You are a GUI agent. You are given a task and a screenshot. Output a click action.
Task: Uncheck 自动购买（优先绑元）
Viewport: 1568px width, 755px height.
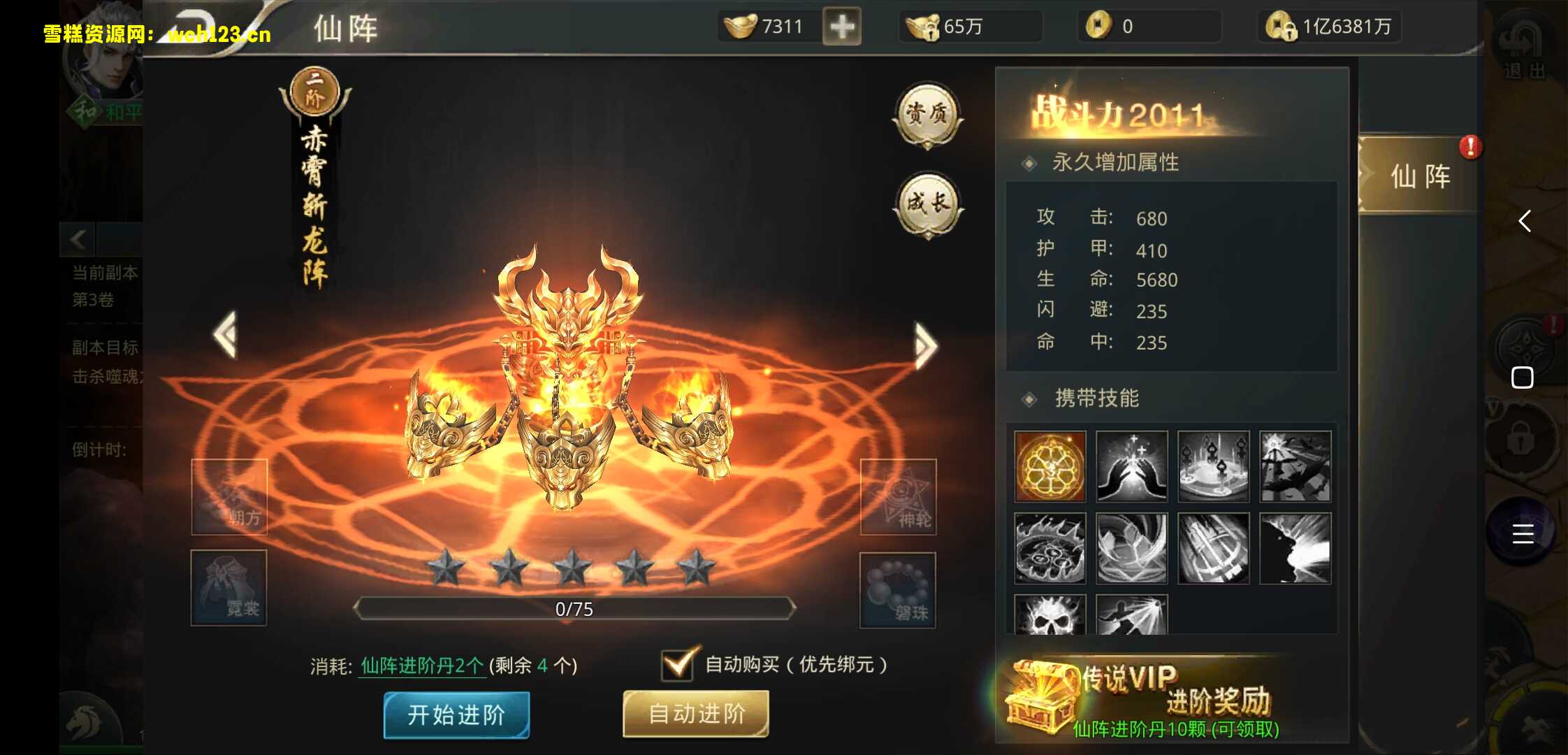click(x=676, y=665)
